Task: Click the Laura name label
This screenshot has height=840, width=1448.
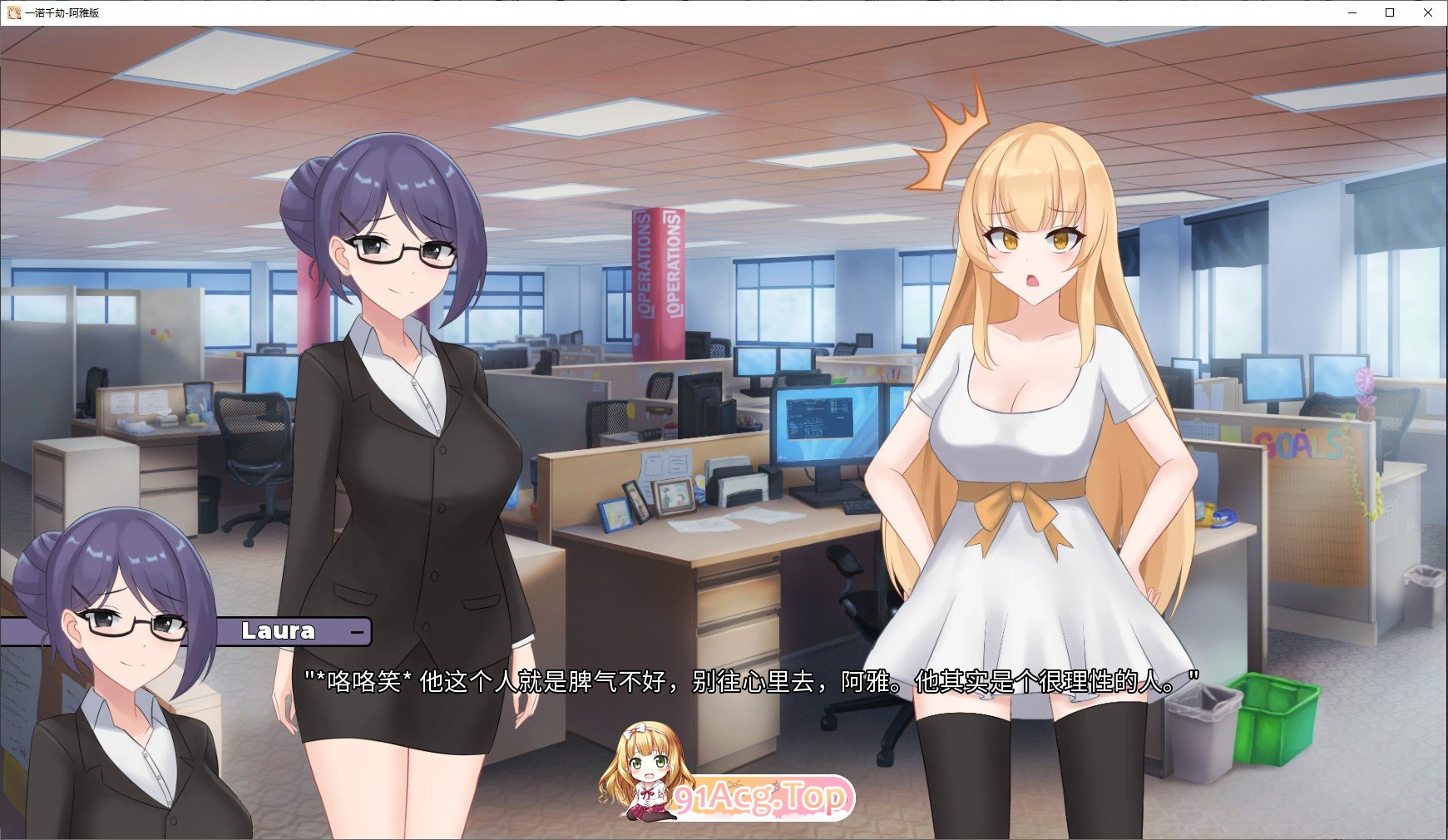Action: coord(279,631)
